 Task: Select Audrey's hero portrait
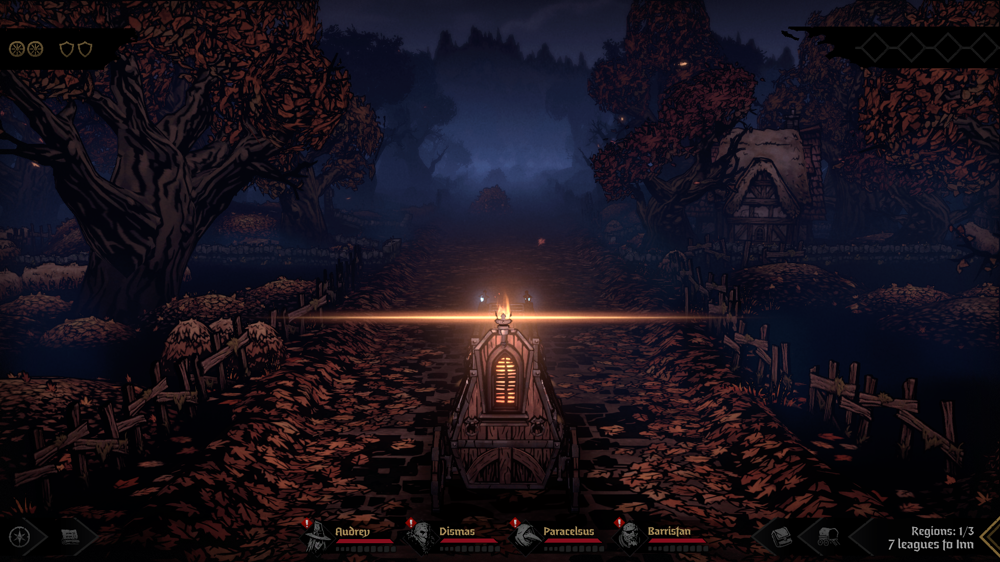point(318,535)
